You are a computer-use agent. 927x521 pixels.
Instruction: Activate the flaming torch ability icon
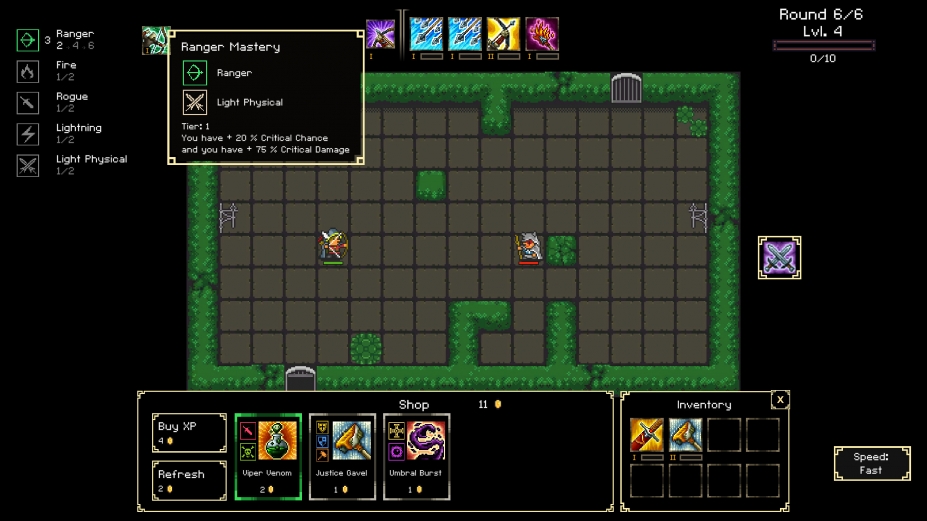[x=542, y=35]
